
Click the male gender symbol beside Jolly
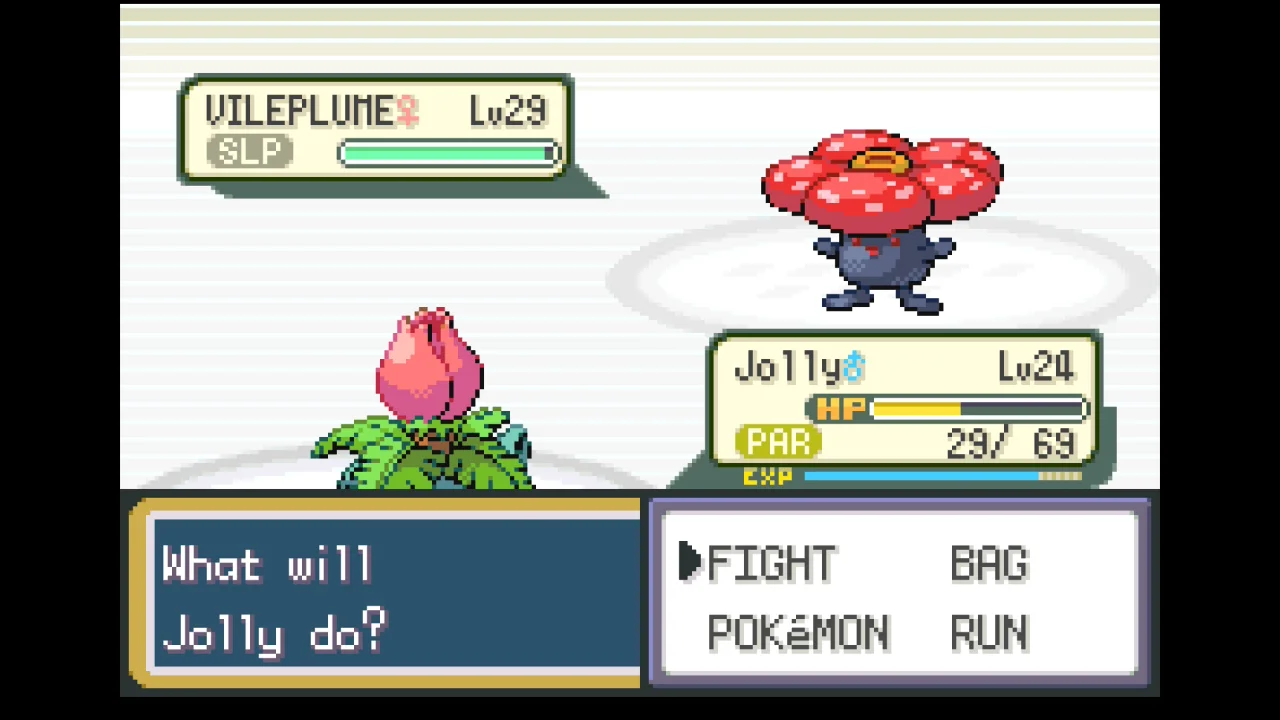tap(855, 366)
